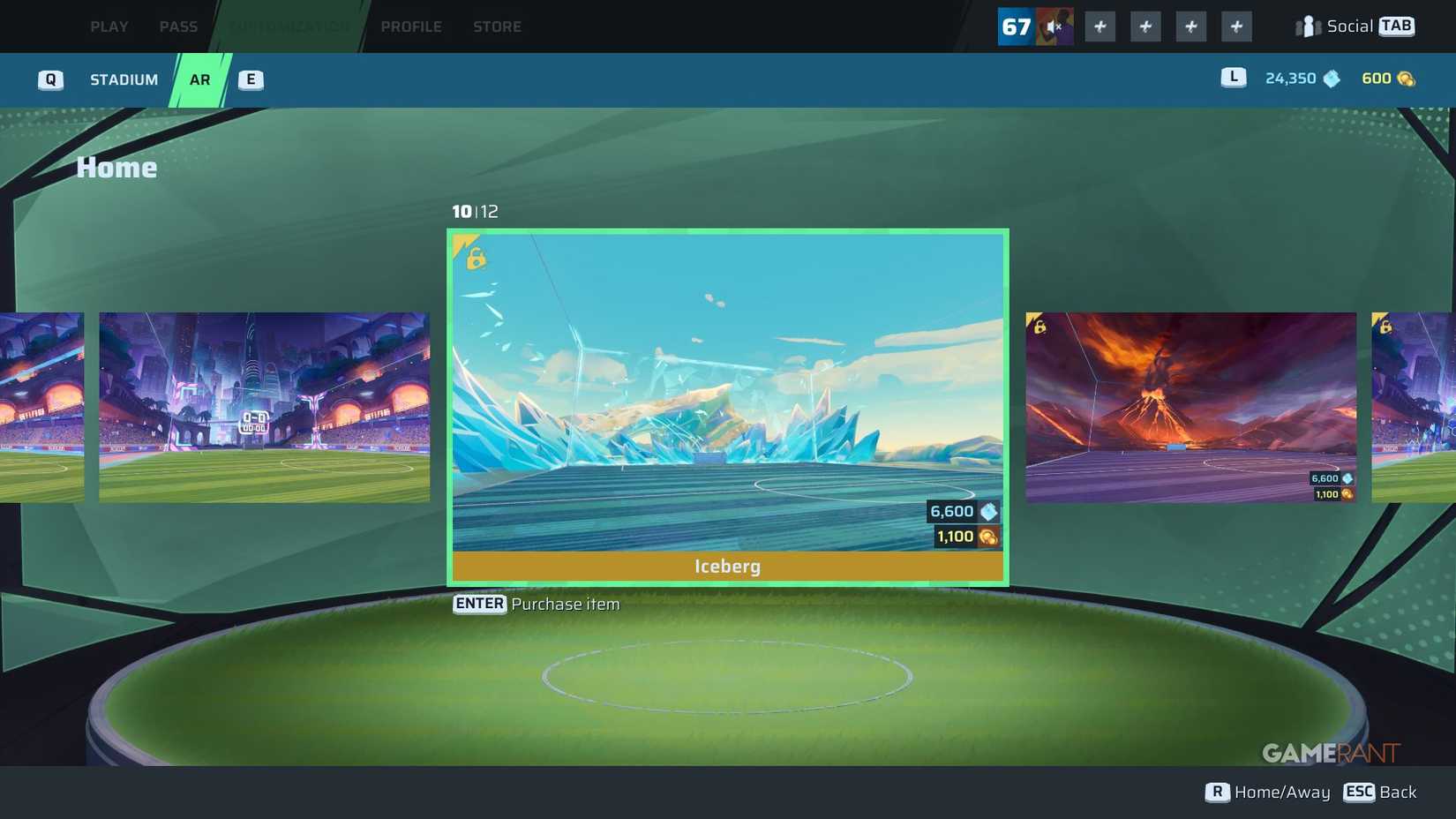Open the Social panel via the people icon

point(1306,26)
